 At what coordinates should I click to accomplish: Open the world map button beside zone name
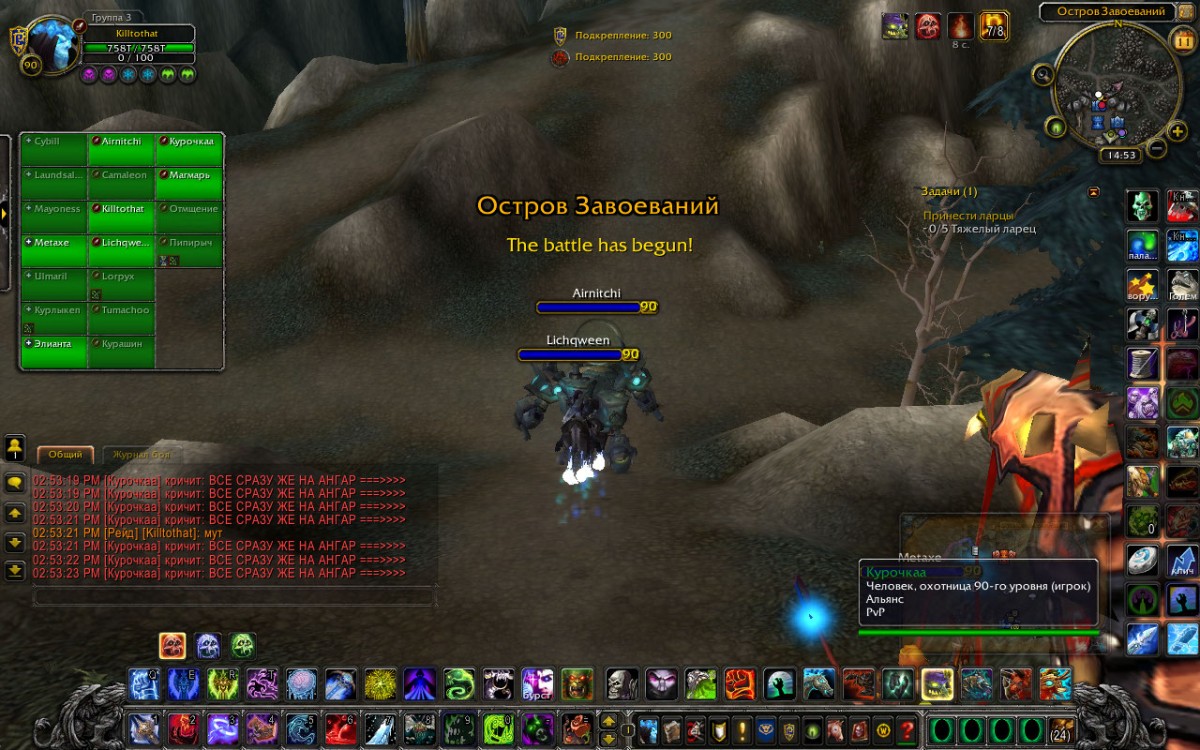[x=1186, y=11]
